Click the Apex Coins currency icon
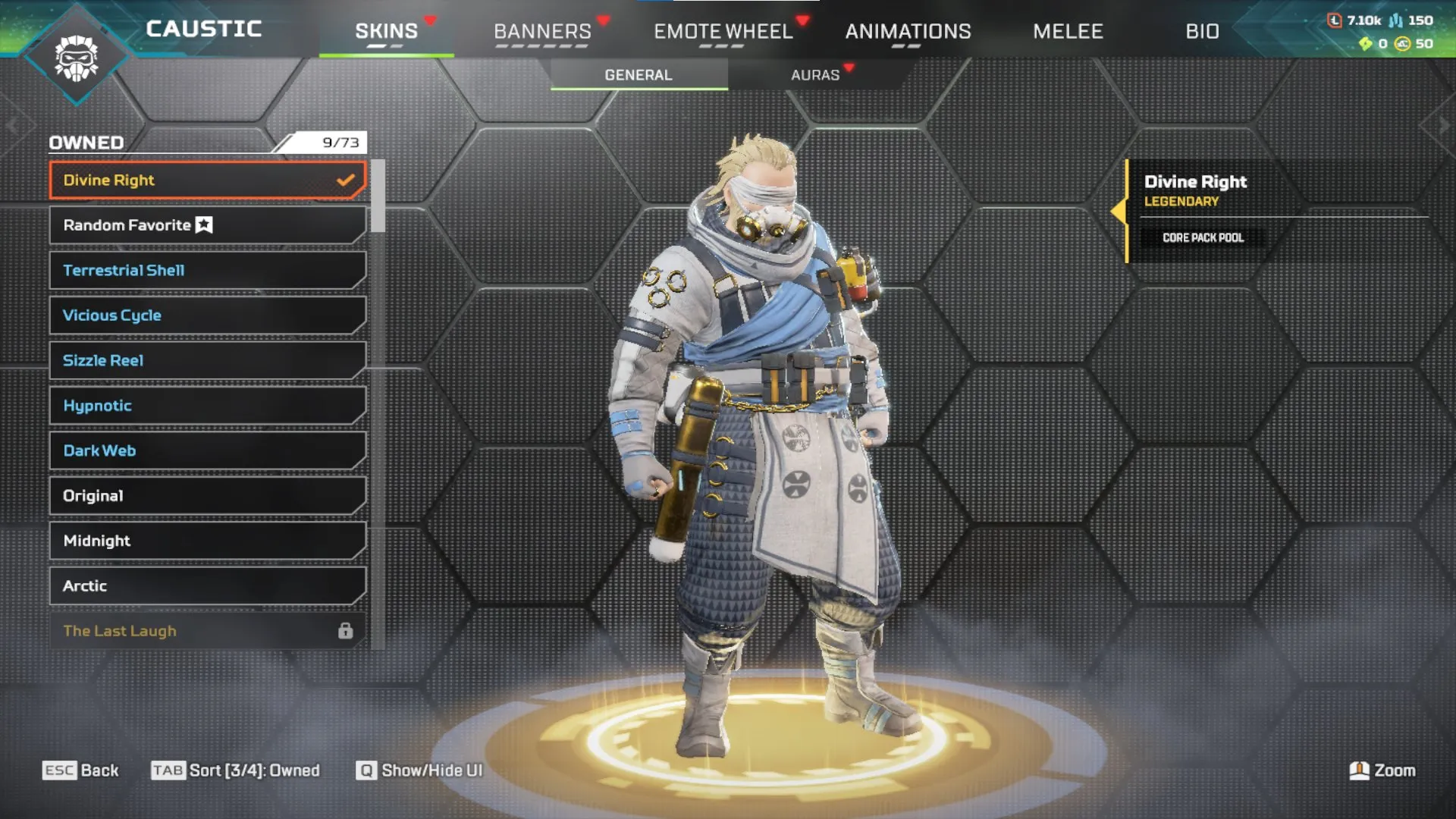Screen dimensions: 1456x819 point(1401,44)
